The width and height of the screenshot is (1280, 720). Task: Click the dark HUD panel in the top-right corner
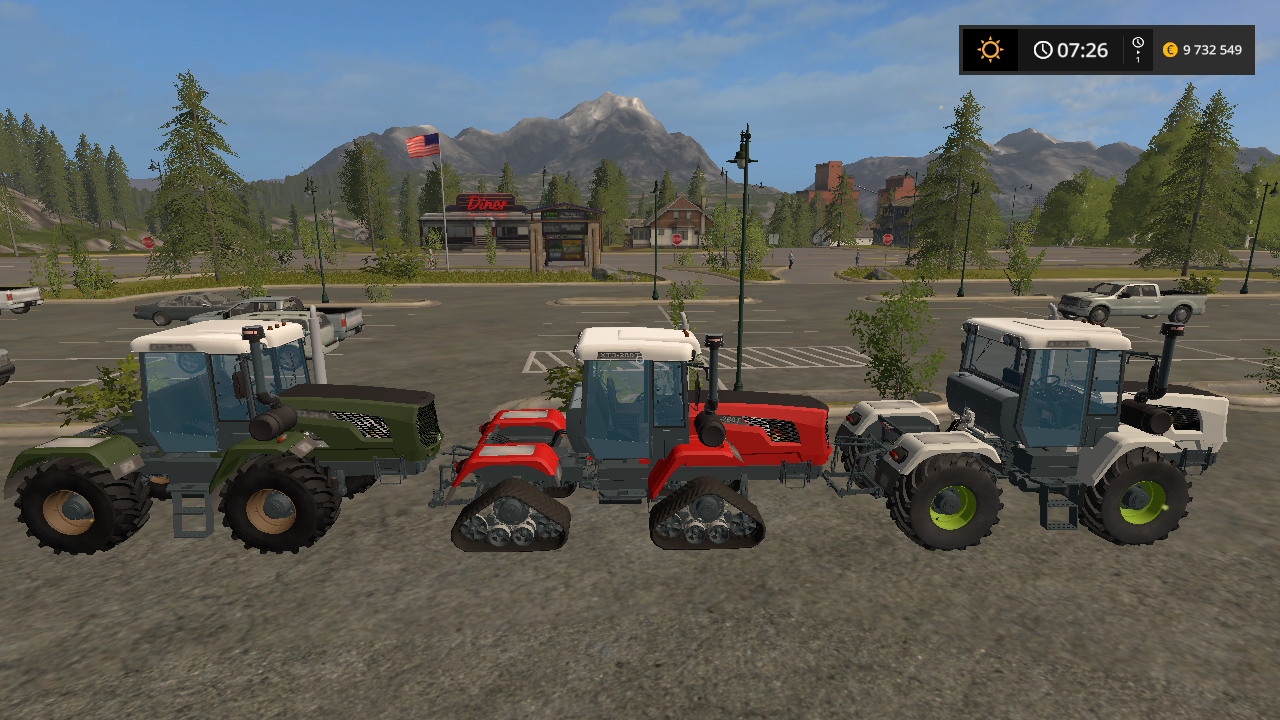coord(1105,49)
